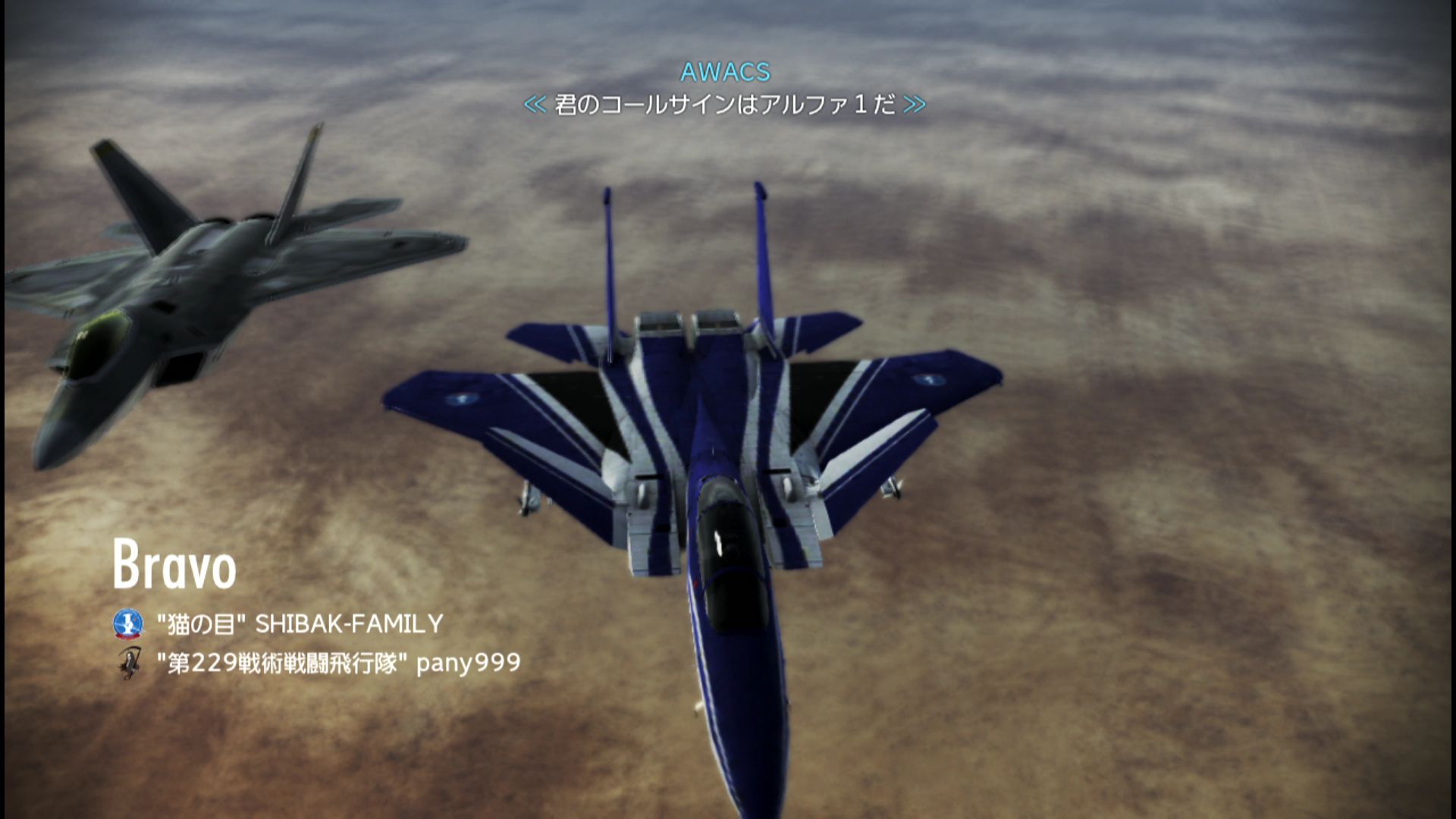
Task: Click the blue round emblem beside SHIBAK-FAMILY
Action: [x=128, y=624]
